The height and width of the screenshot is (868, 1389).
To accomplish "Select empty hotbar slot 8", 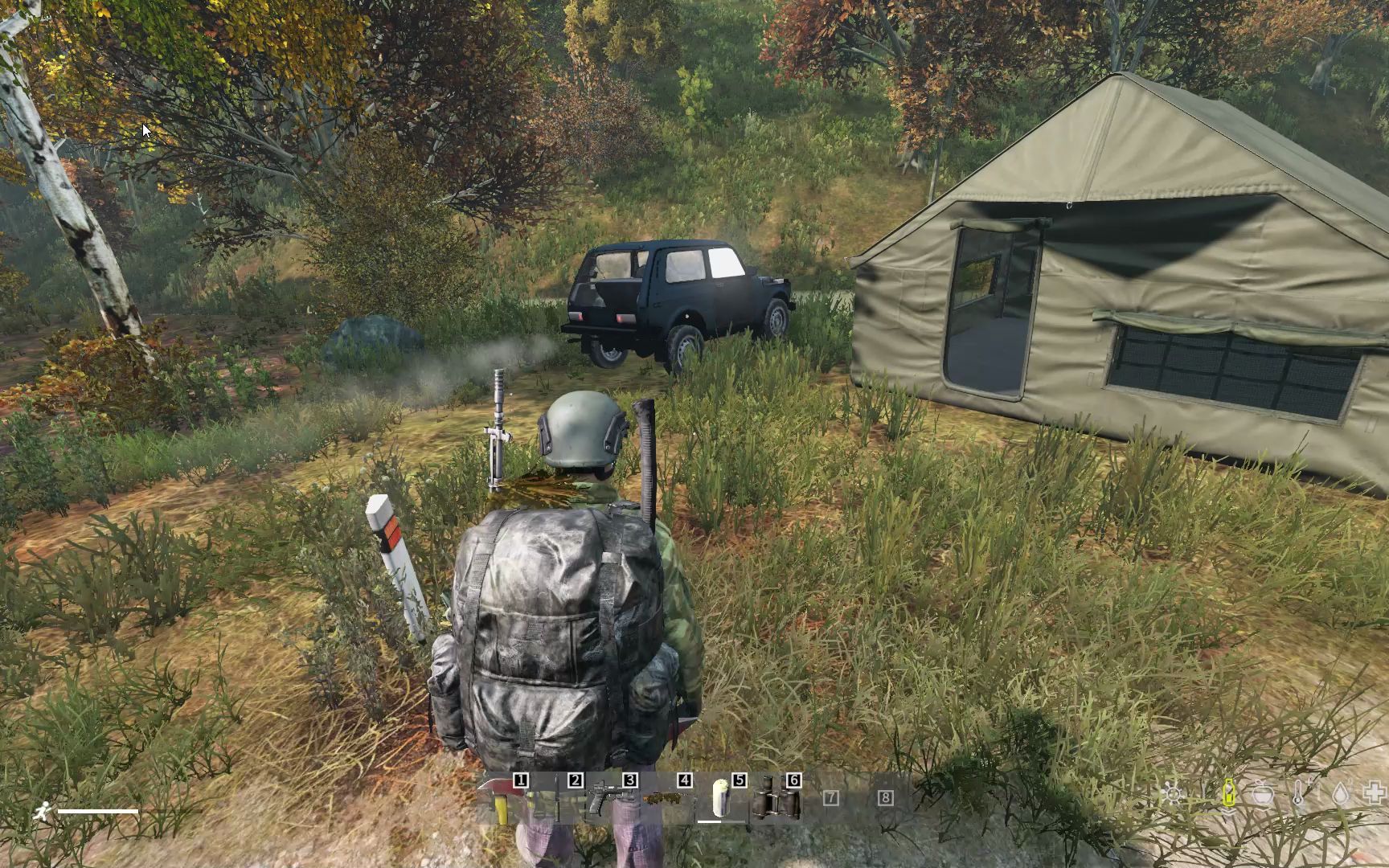I will (885, 796).
